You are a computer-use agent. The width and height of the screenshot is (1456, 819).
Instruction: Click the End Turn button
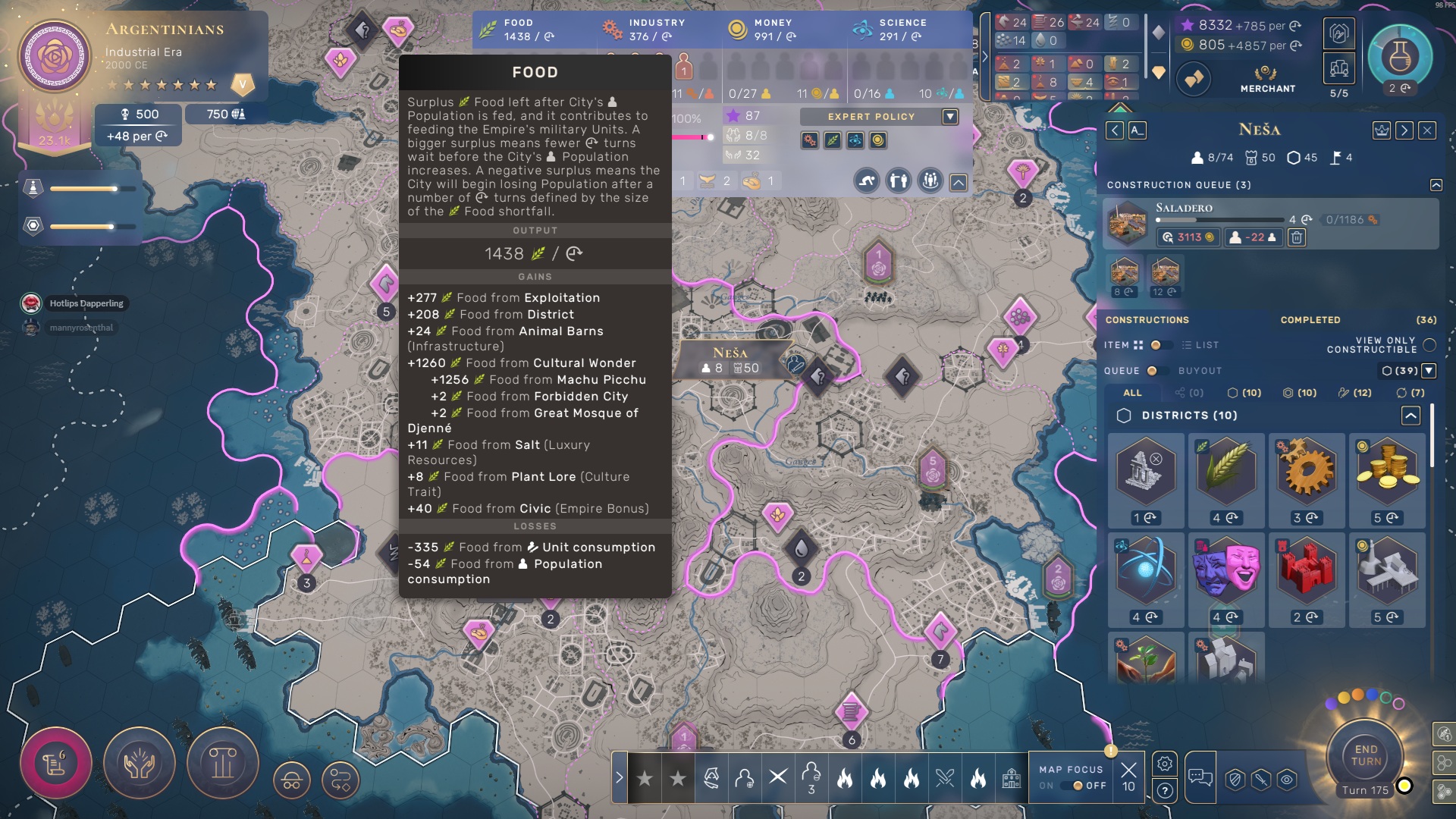tap(1365, 755)
